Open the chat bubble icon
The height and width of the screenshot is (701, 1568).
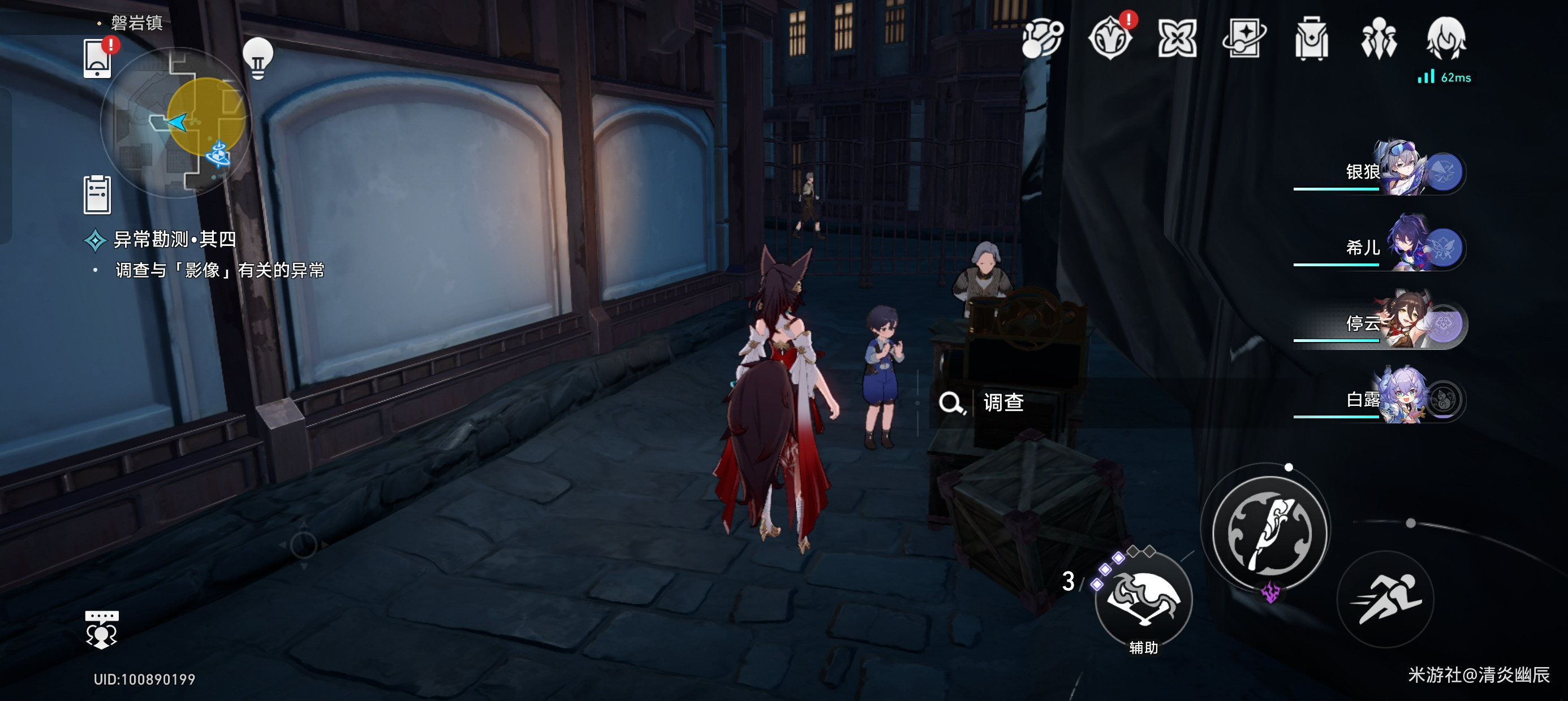click(102, 629)
